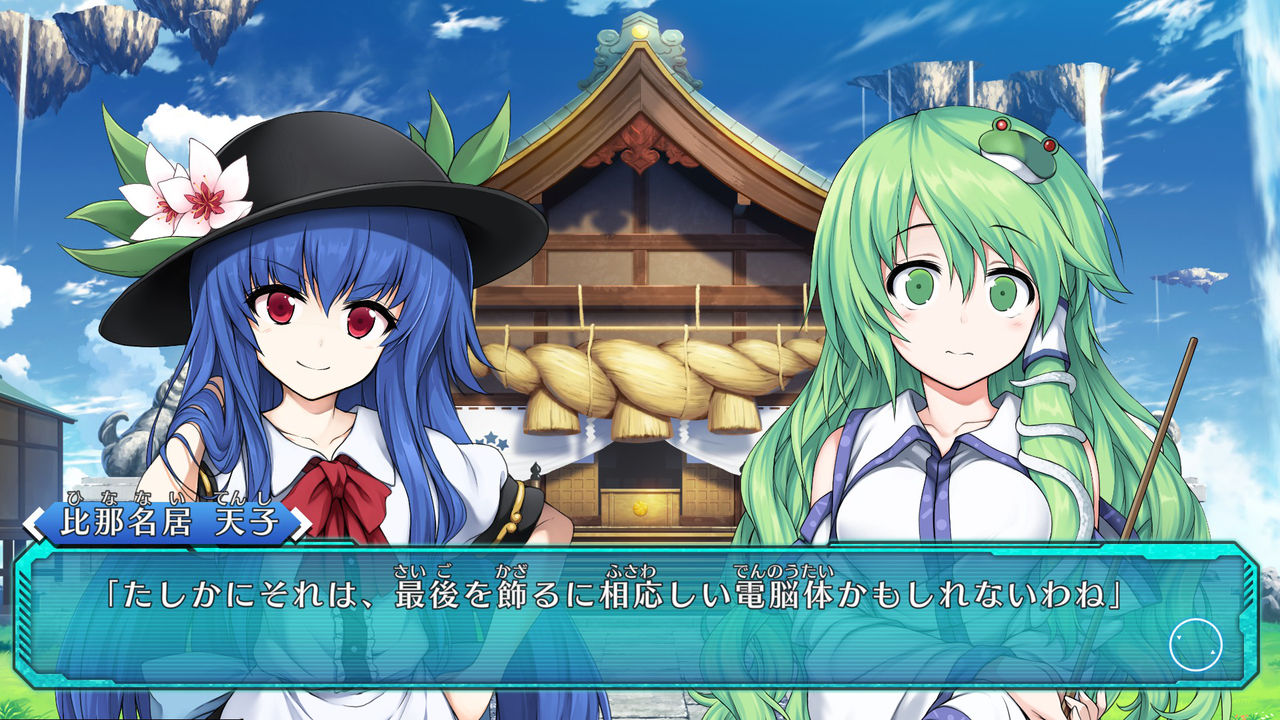The width and height of the screenshot is (1280, 720).
Task: Click the 比那名居 天子 name plate
Action: tap(165, 519)
